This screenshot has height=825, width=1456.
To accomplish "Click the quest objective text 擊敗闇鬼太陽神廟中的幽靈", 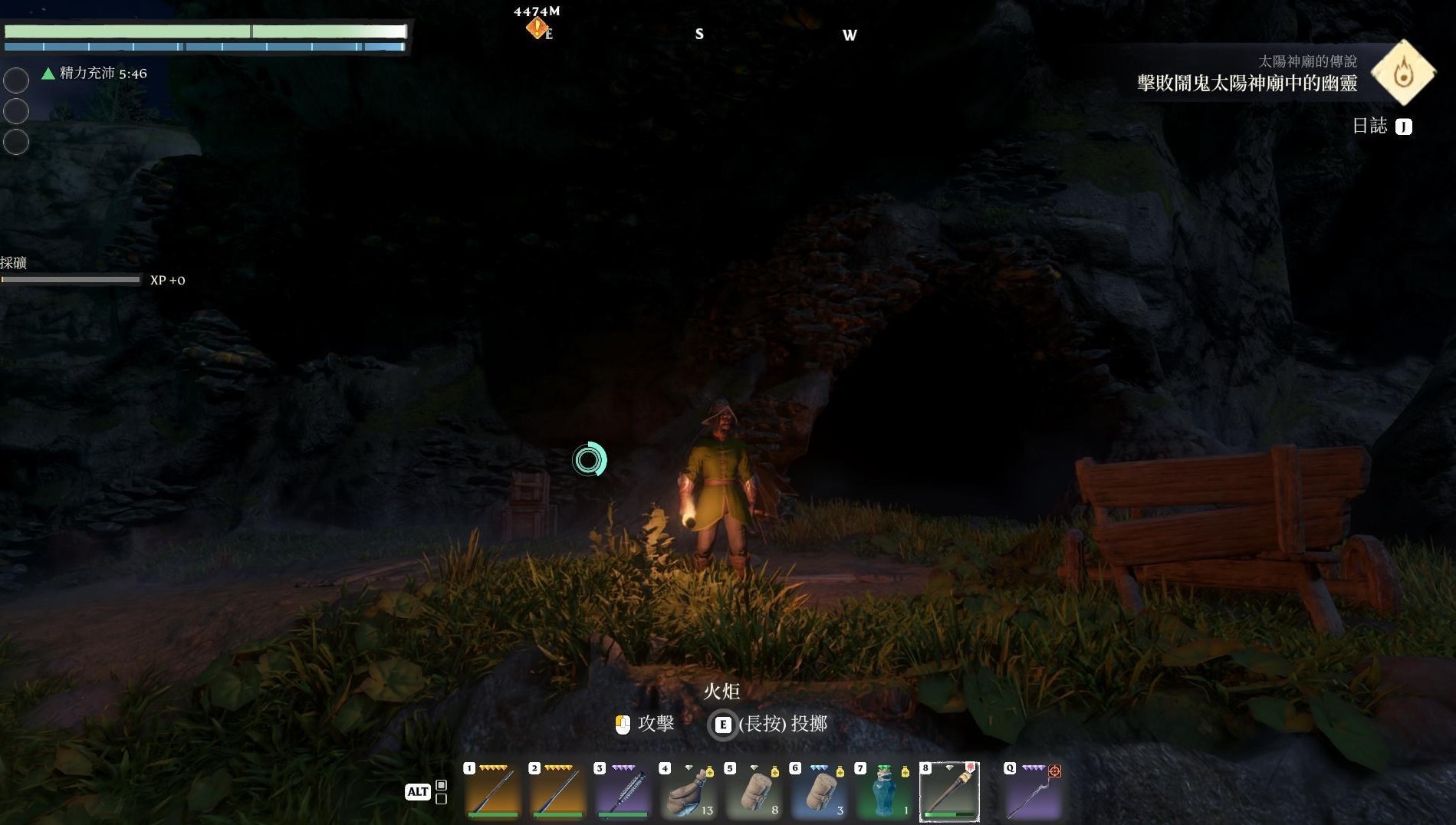I will [x=1247, y=83].
